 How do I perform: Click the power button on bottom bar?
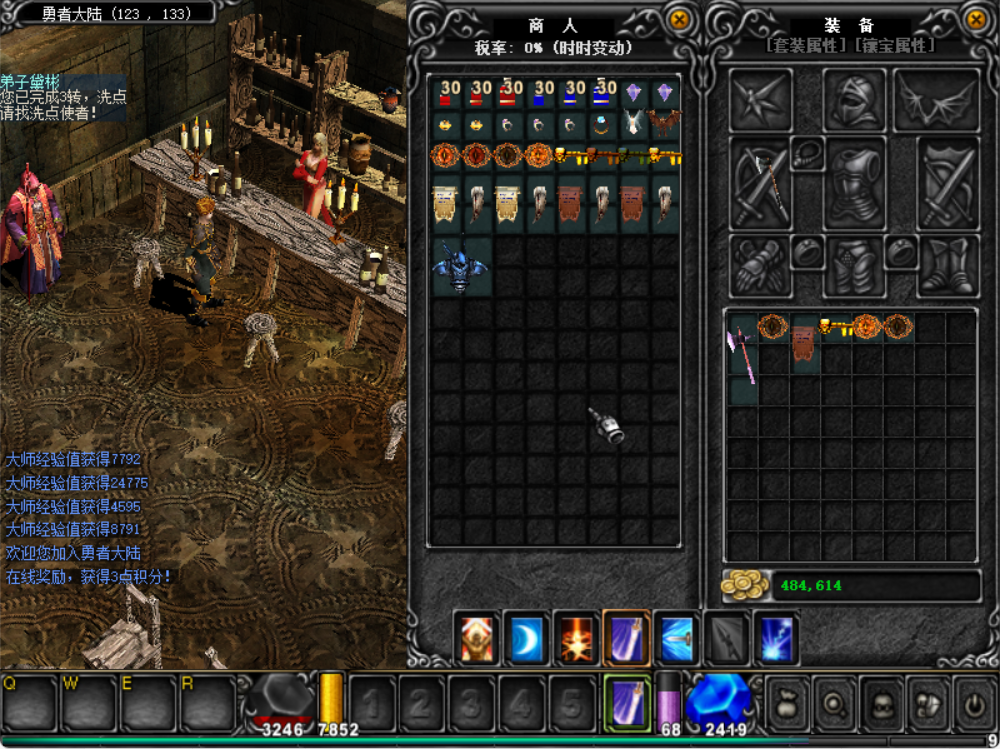[975, 703]
